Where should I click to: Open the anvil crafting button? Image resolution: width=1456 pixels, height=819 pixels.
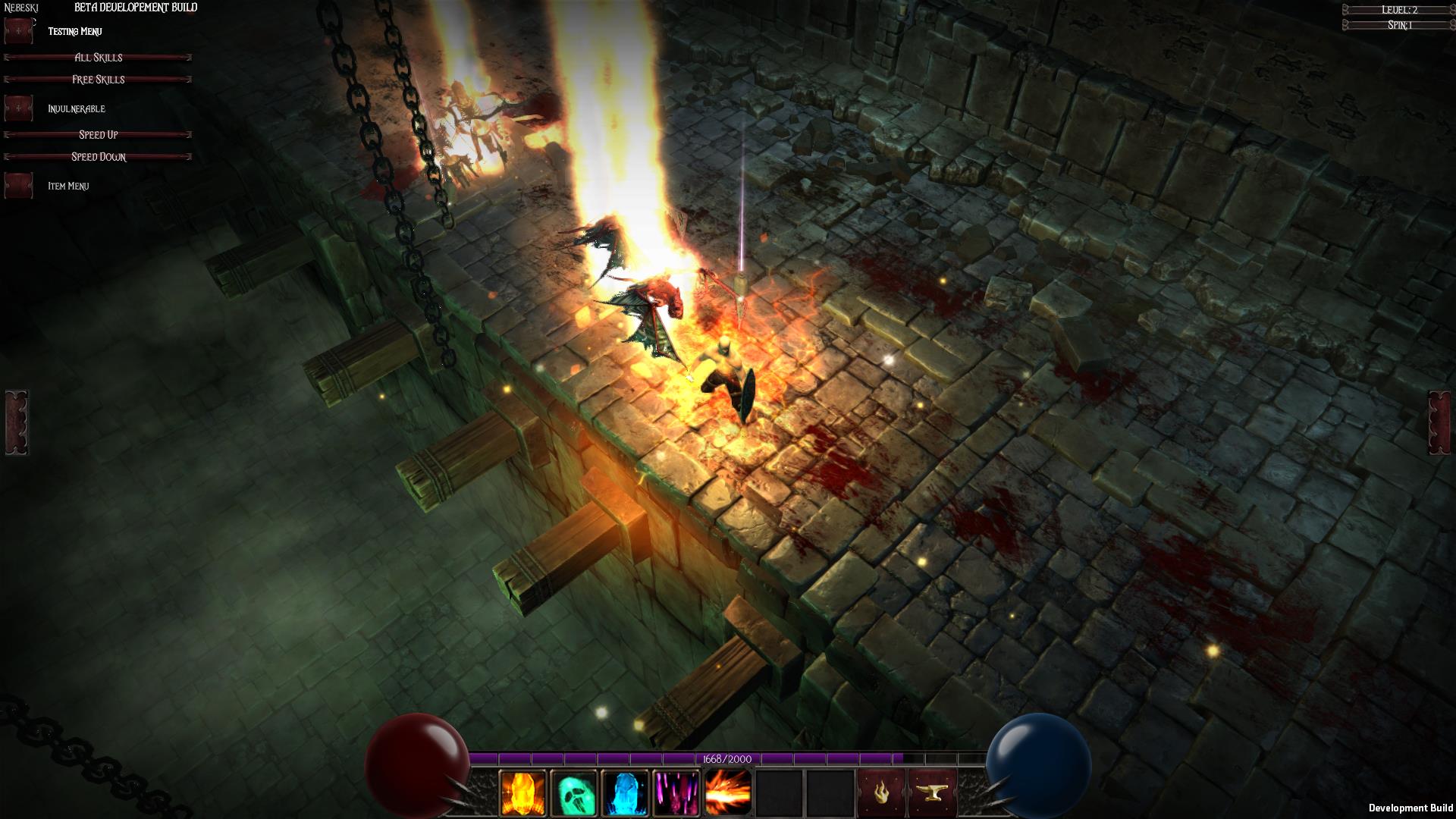point(933,793)
